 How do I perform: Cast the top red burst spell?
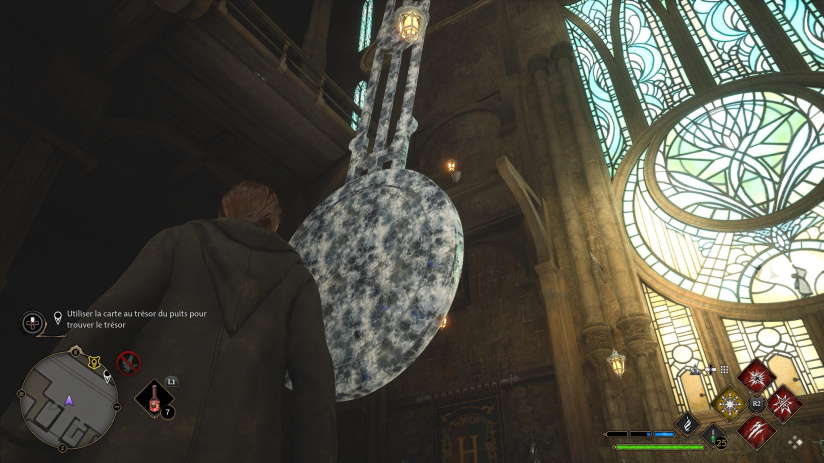click(x=757, y=377)
